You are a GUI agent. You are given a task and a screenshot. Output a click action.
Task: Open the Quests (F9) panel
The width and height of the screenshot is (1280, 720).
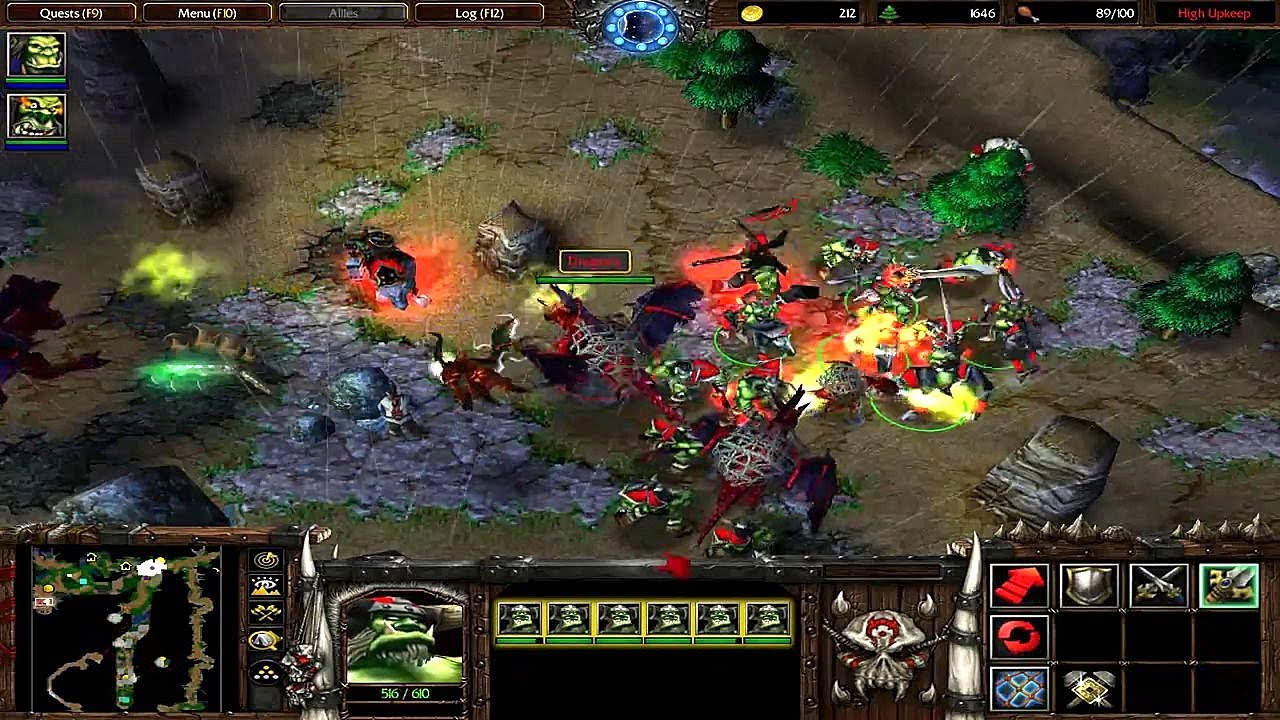[x=70, y=13]
